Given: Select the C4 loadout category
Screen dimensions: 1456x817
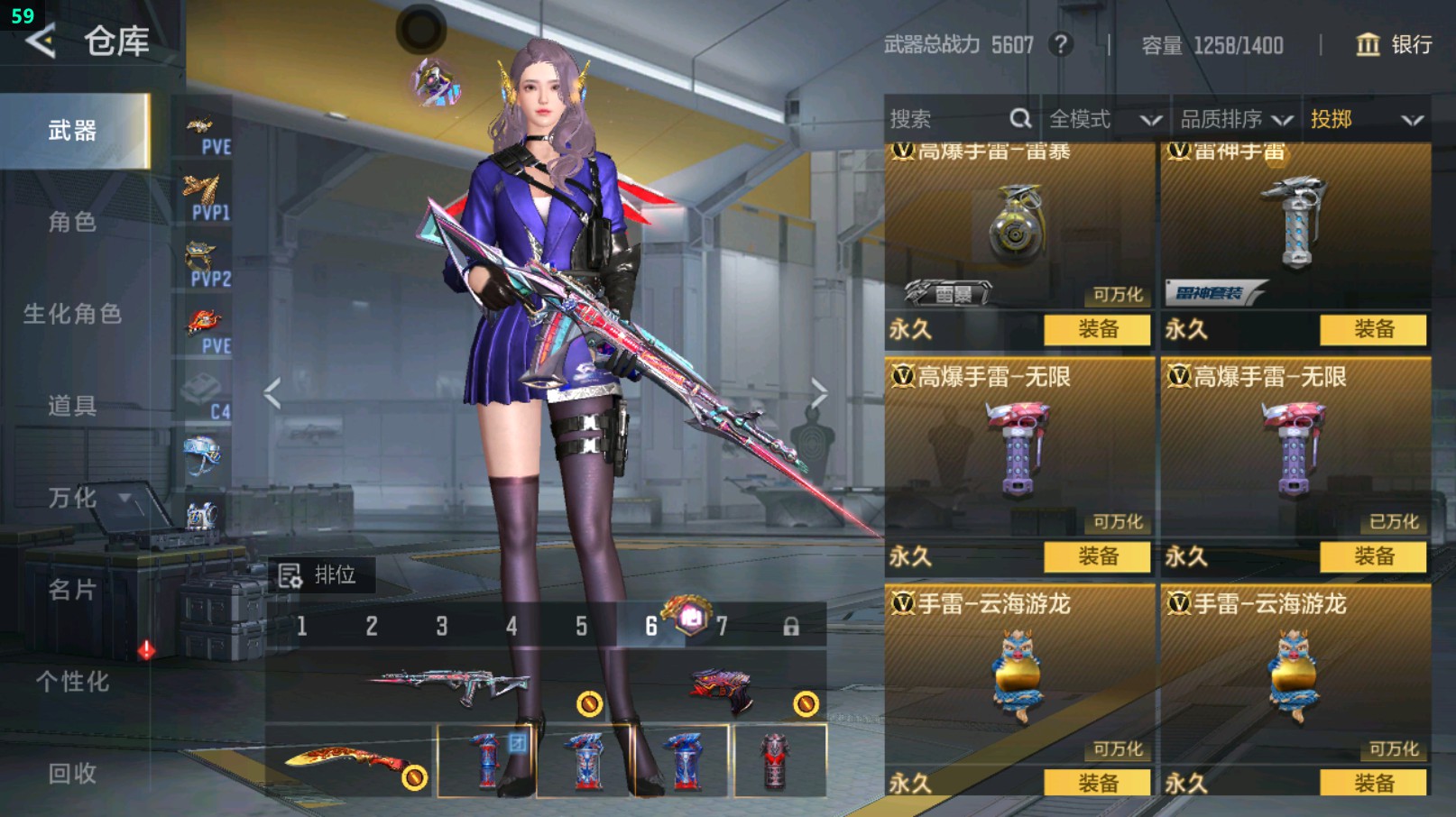Looking at the screenshot, I should [205, 398].
